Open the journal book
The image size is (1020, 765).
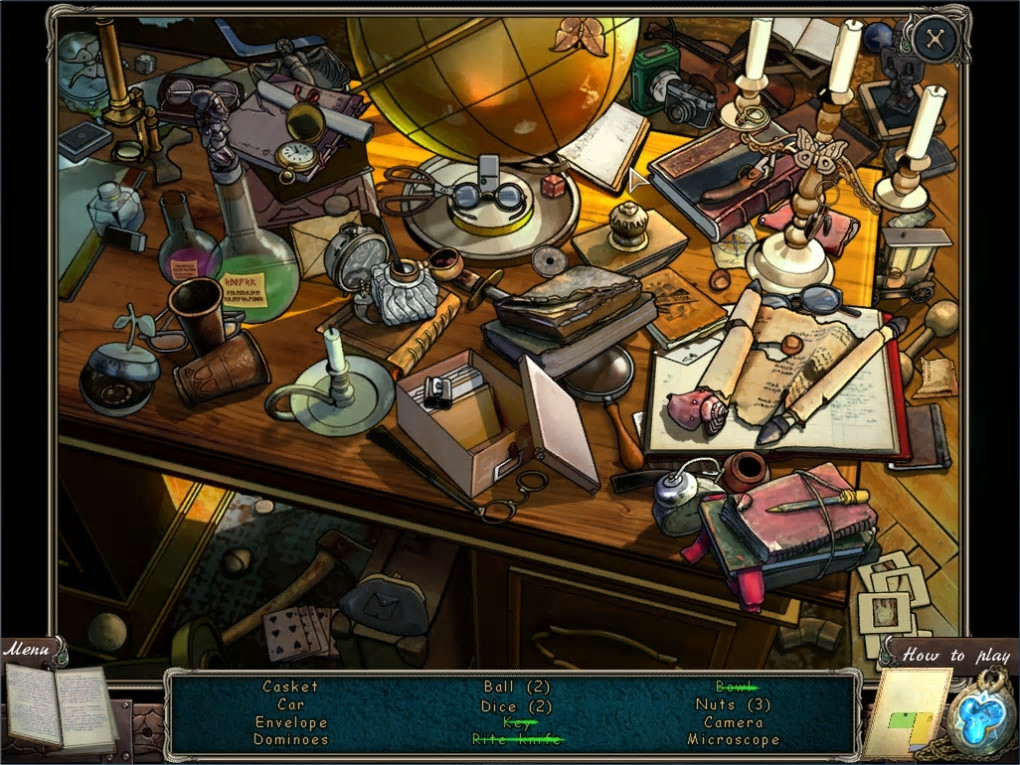60,705
